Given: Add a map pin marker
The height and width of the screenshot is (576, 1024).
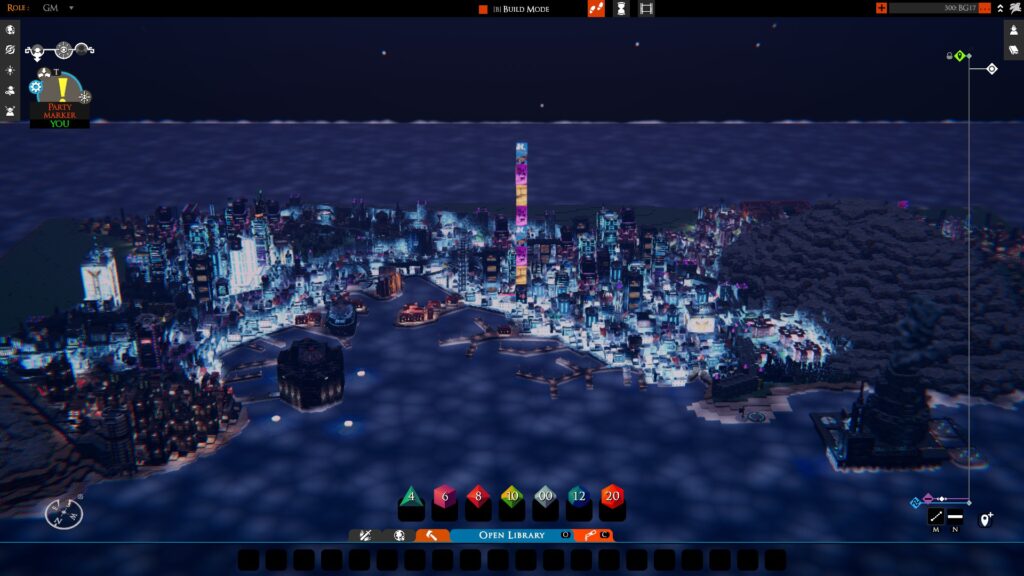Looking at the screenshot, I should pyautogui.click(x=985, y=519).
